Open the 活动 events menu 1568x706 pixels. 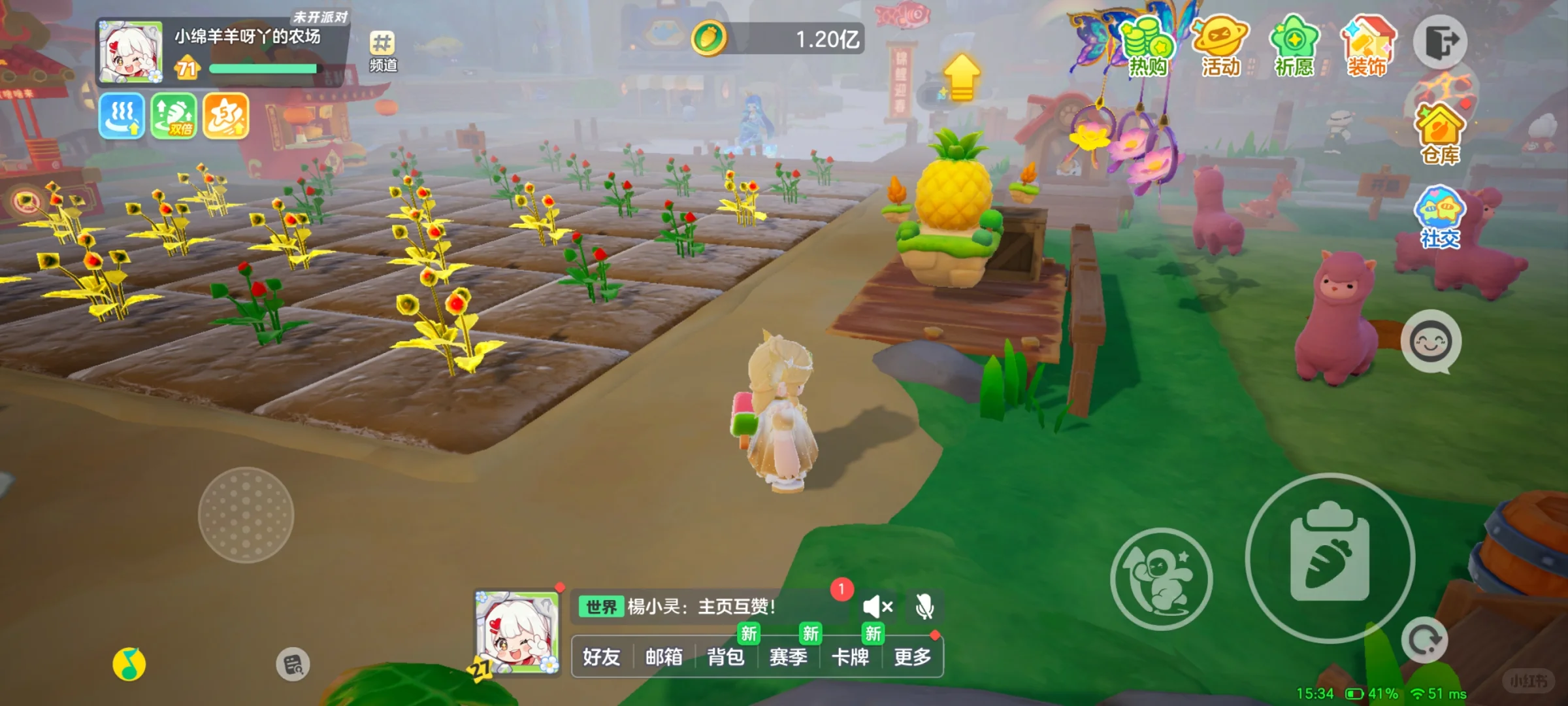point(1220,47)
